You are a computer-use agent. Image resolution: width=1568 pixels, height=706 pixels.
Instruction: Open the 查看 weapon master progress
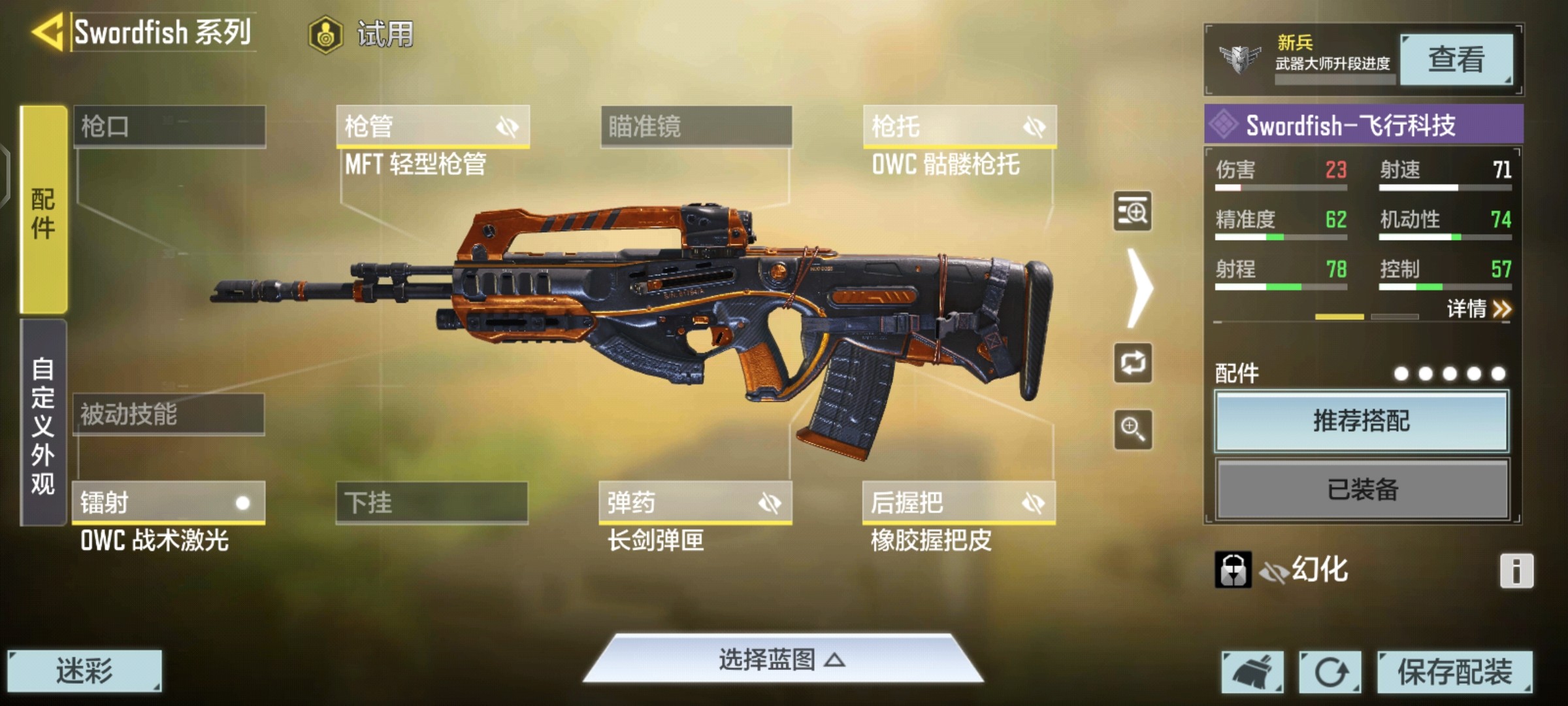point(1456,59)
